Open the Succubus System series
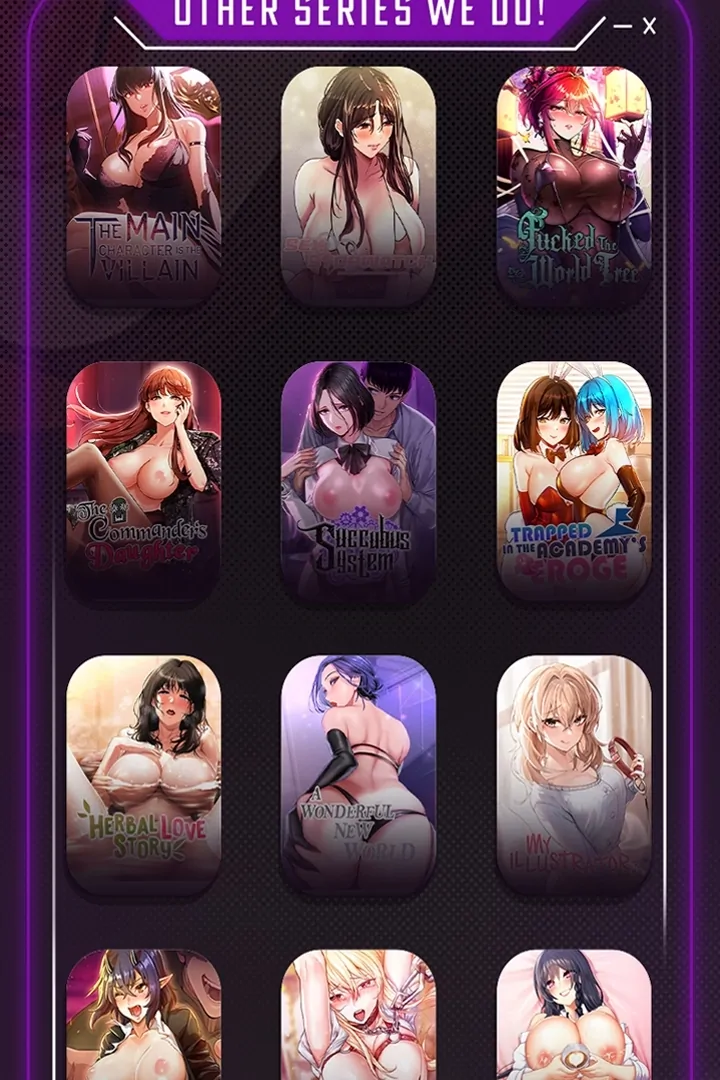Image resolution: width=720 pixels, height=1080 pixels. coord(358,480)
